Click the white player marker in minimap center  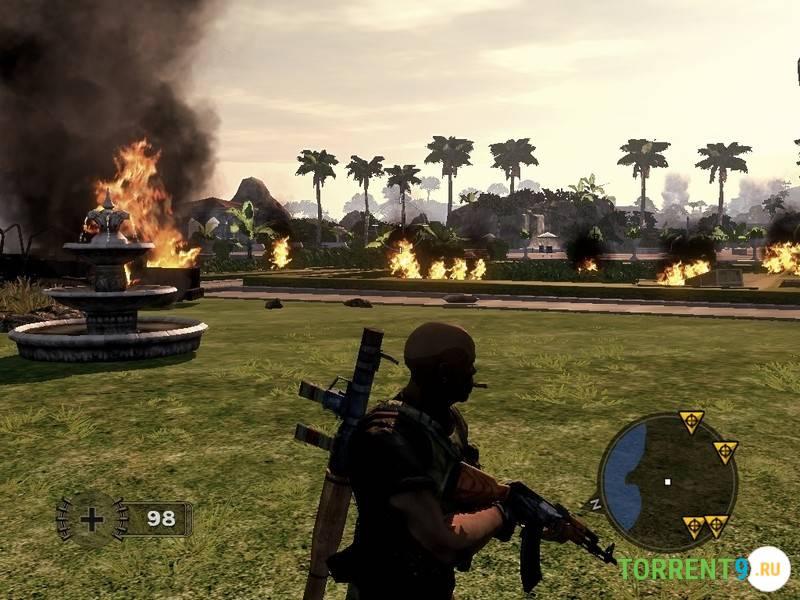(x=667, y=482)
